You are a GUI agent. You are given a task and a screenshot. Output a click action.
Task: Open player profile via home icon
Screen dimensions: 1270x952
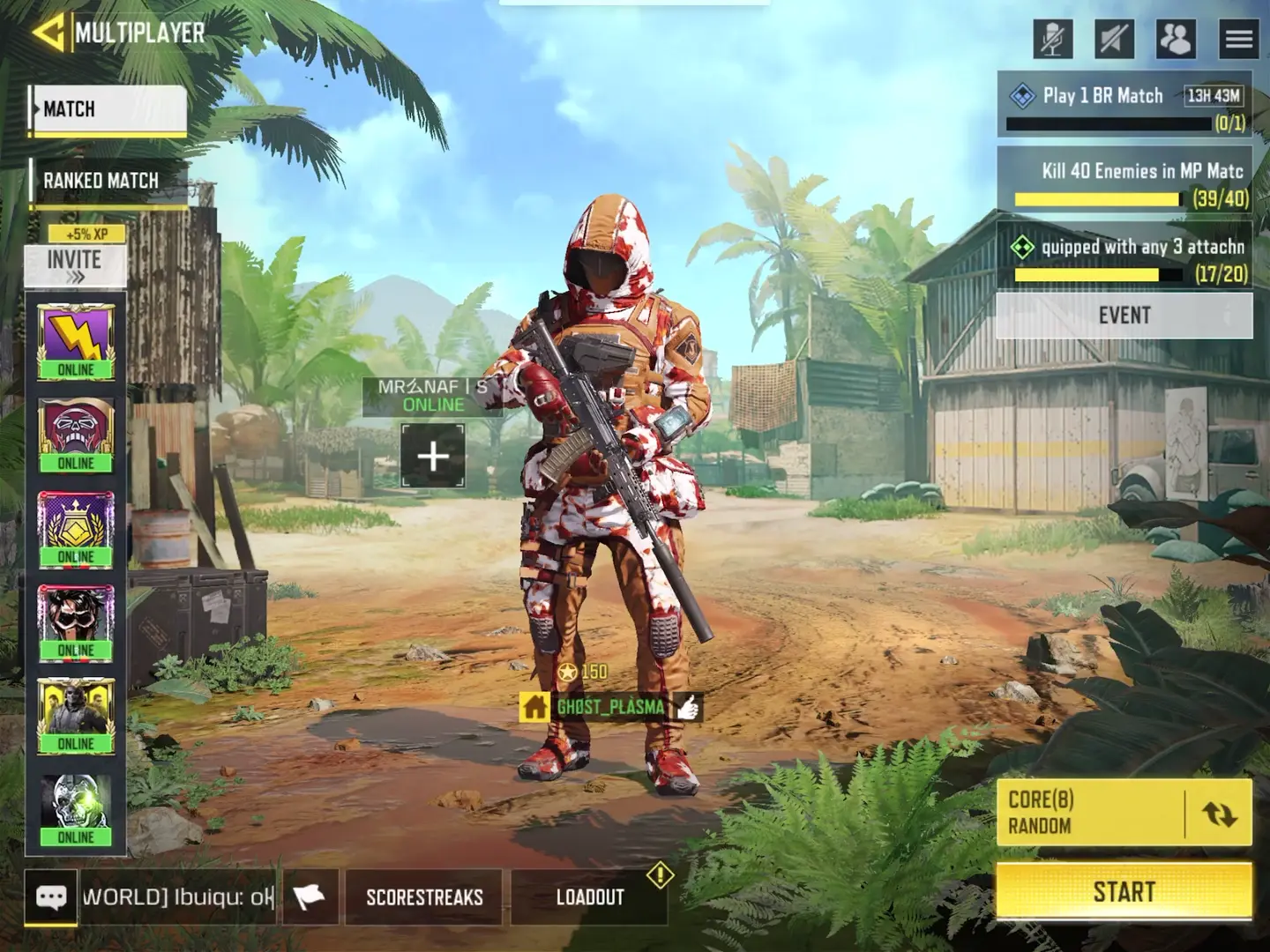[534, 706]
